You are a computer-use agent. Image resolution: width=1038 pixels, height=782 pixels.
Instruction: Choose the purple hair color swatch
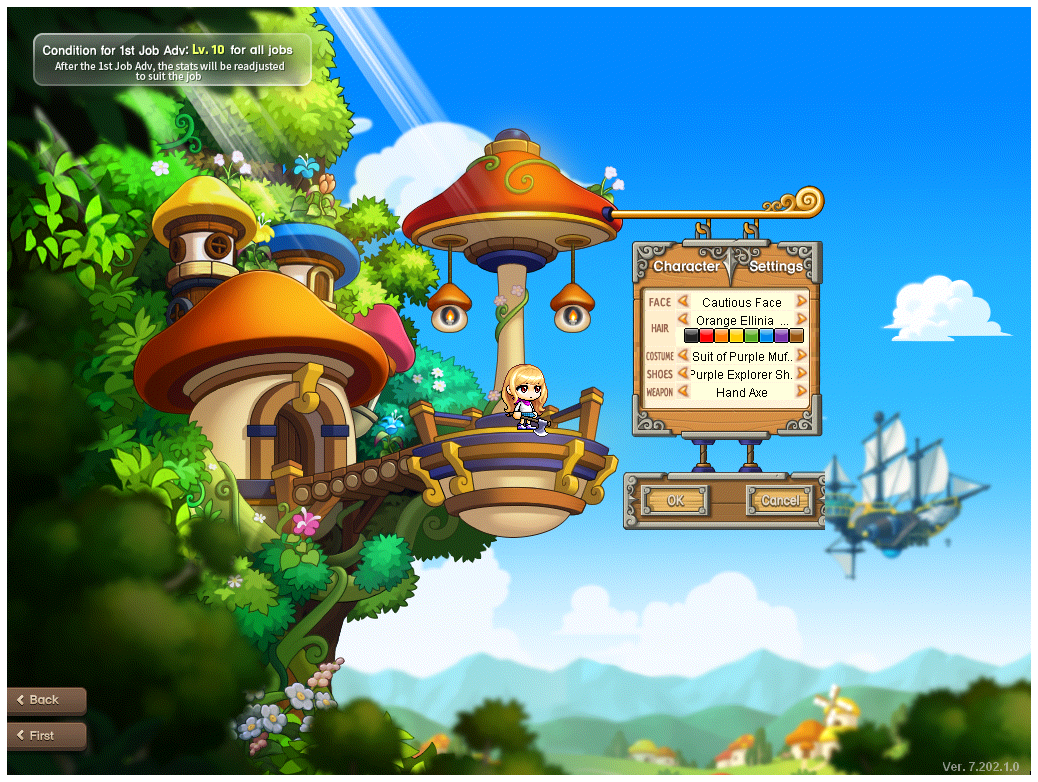click(x=781, y=336)
